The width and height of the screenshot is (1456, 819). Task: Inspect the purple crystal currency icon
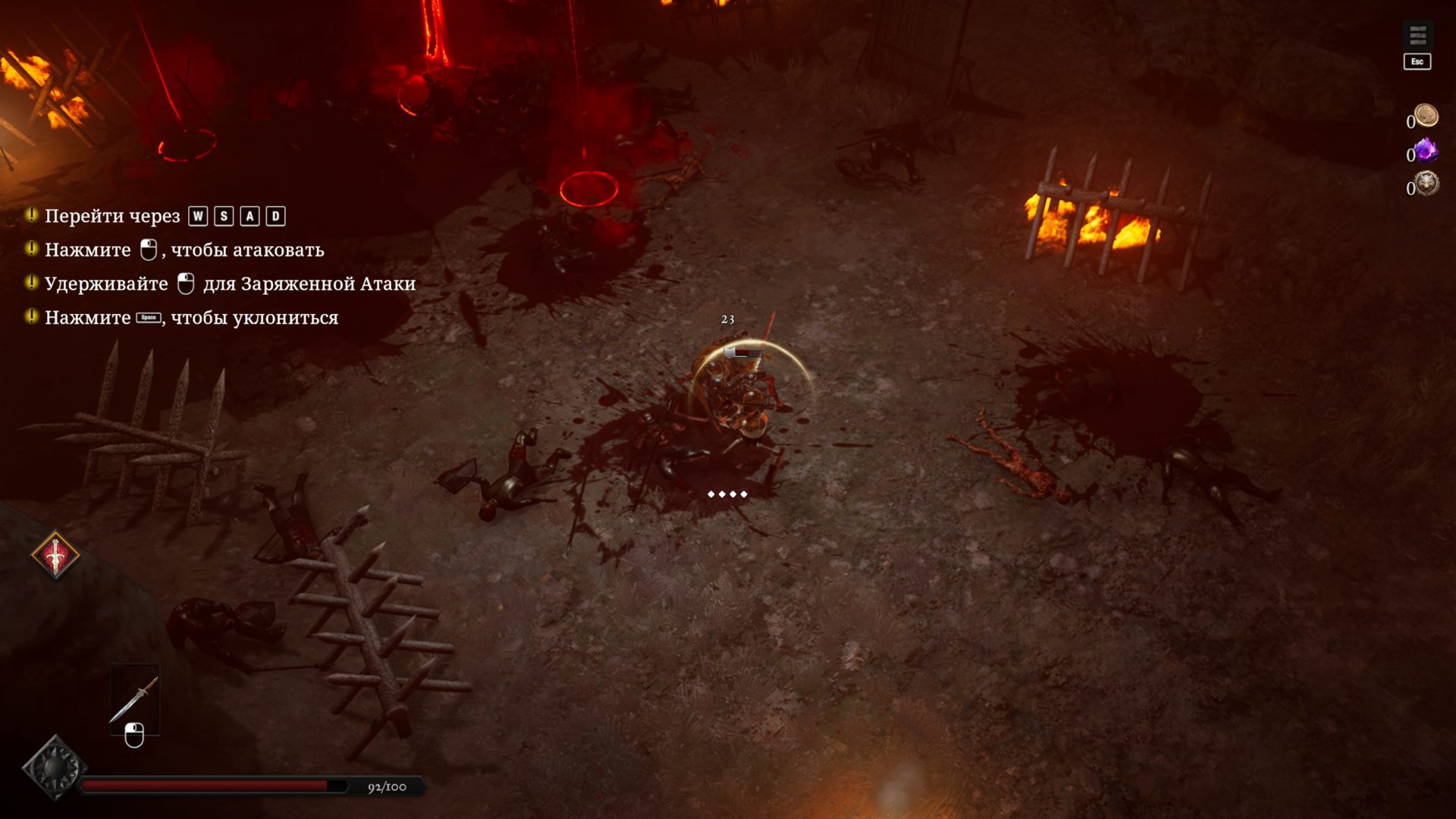[1426, 150]
